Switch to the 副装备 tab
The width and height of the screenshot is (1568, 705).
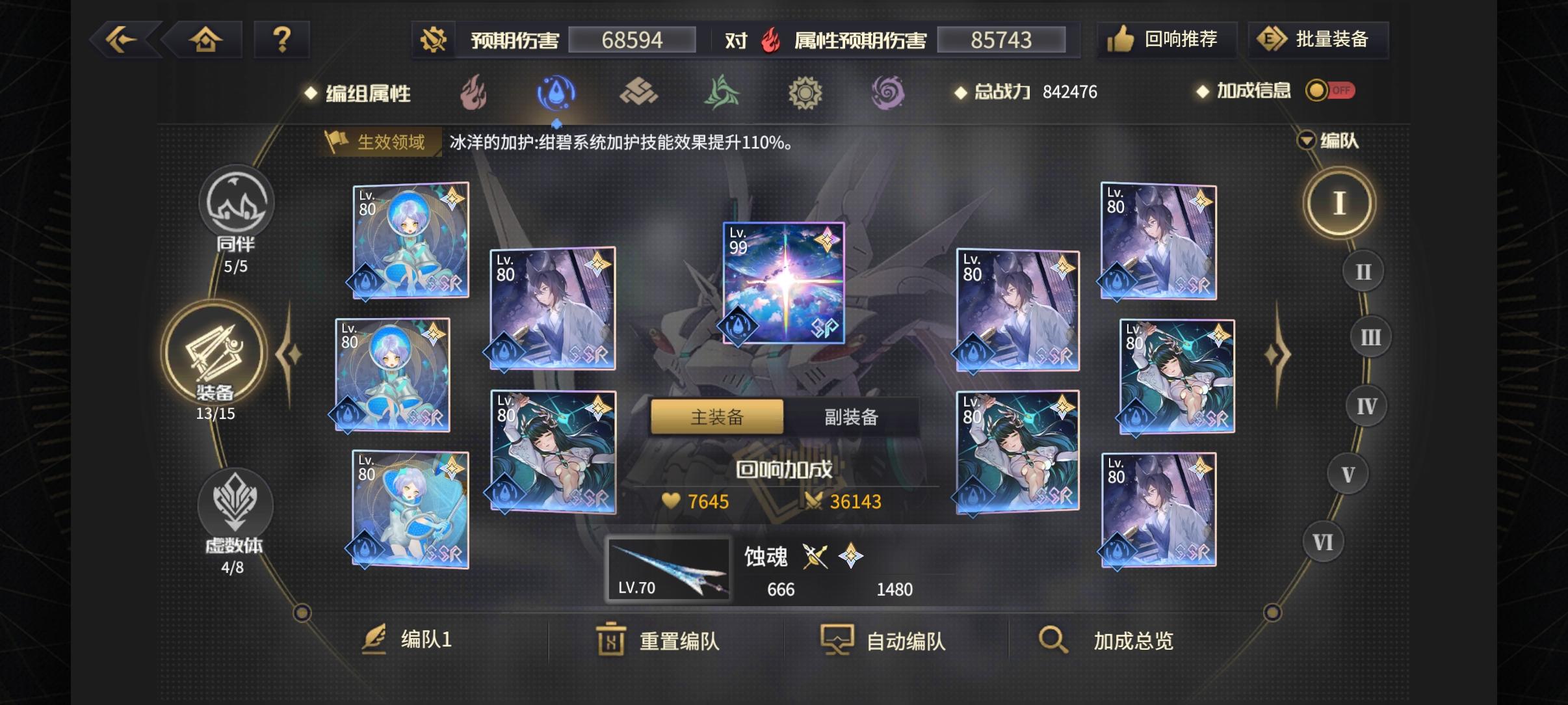click(852, 417)
